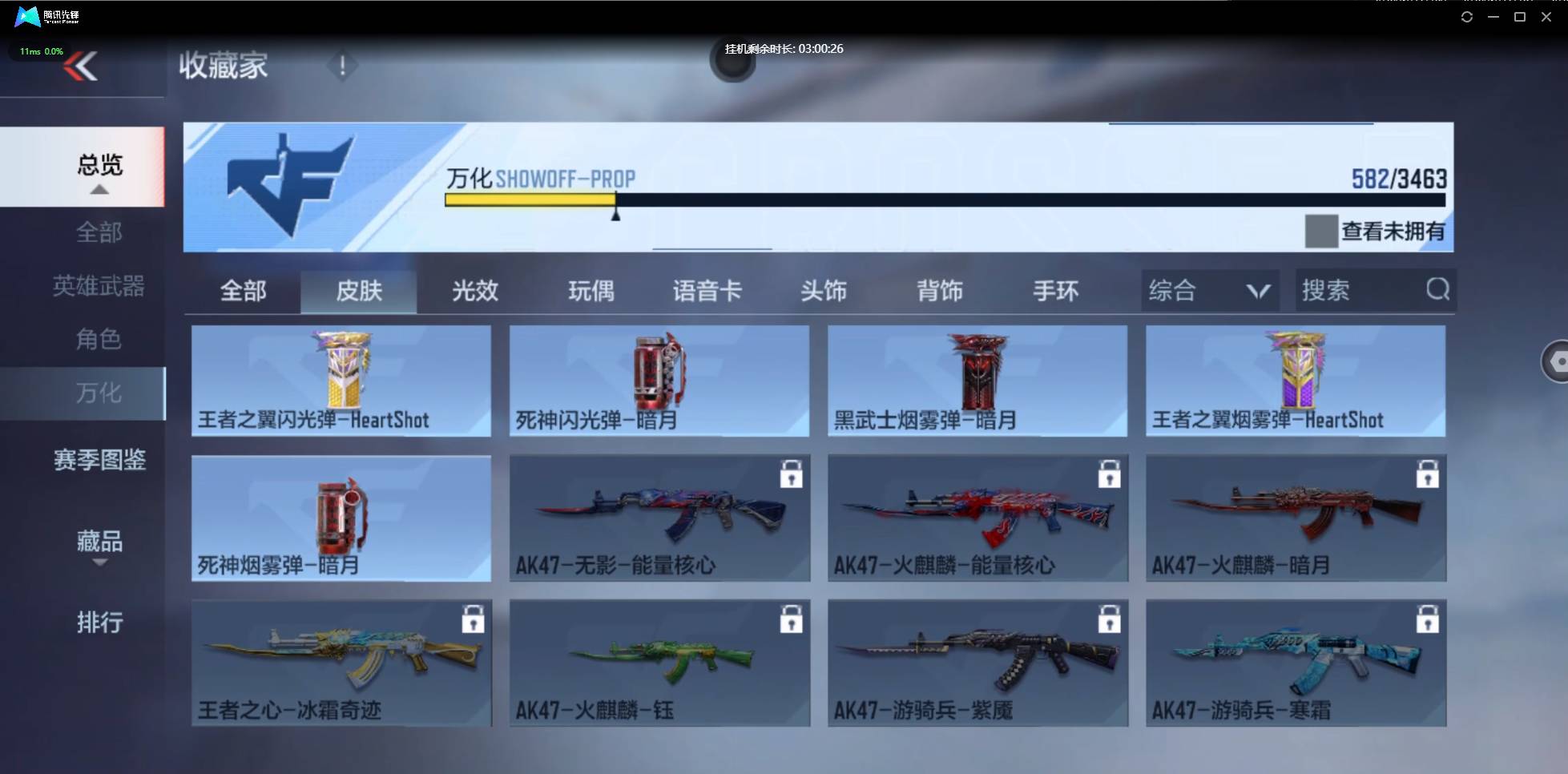
Task: Click the lock icon on AK47-无影-能量核心
Action: (x=792, y=474)
